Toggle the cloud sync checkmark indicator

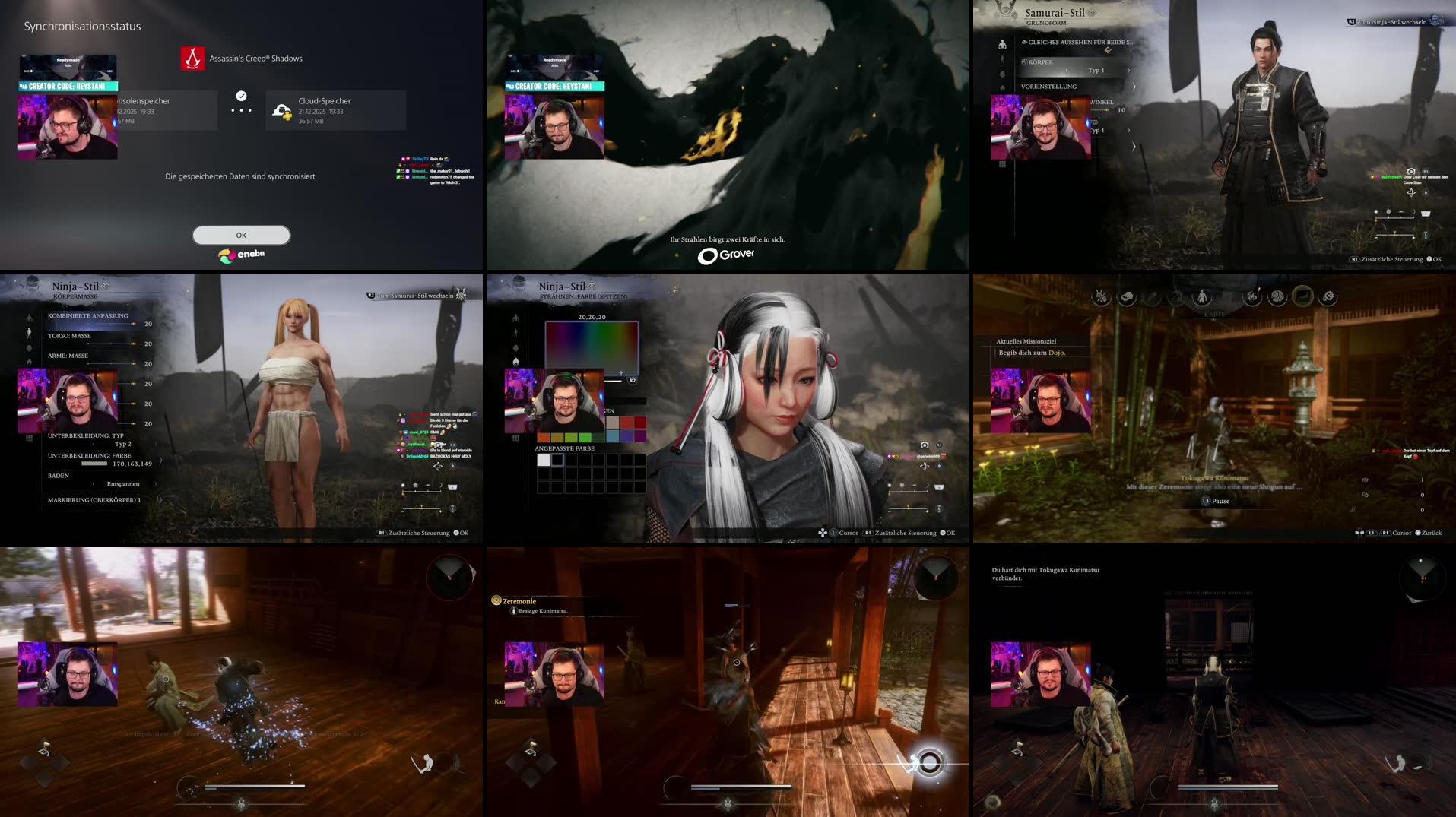(x=241, y=97)
